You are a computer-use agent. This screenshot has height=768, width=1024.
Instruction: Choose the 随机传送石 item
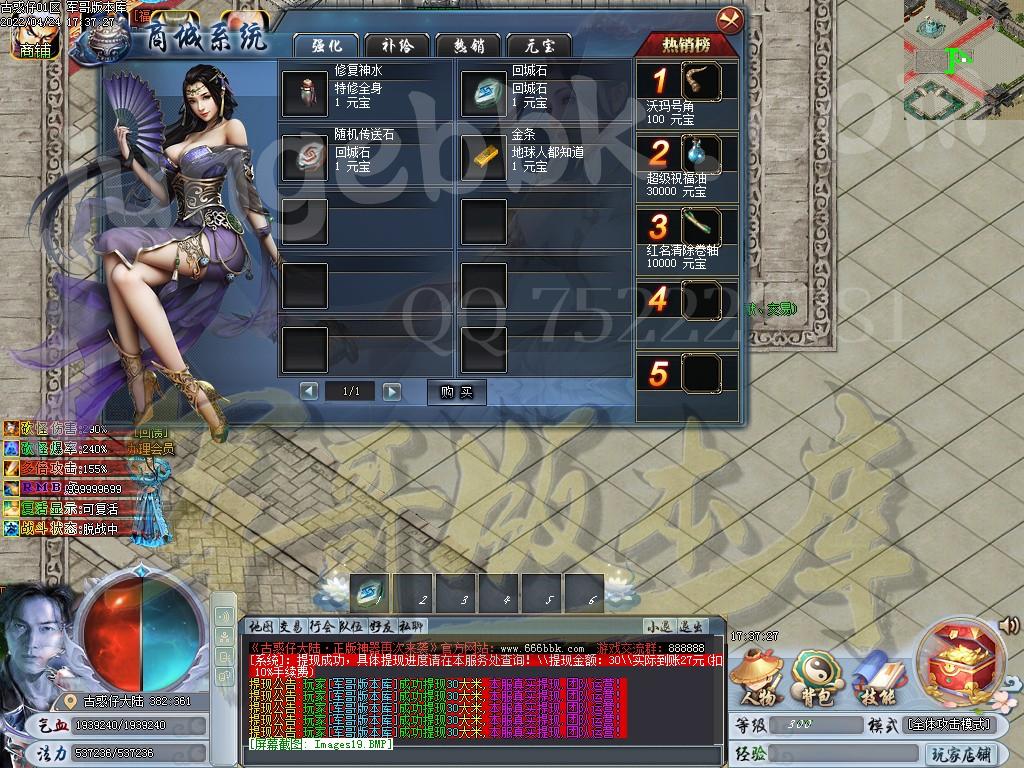click(304, 156)
